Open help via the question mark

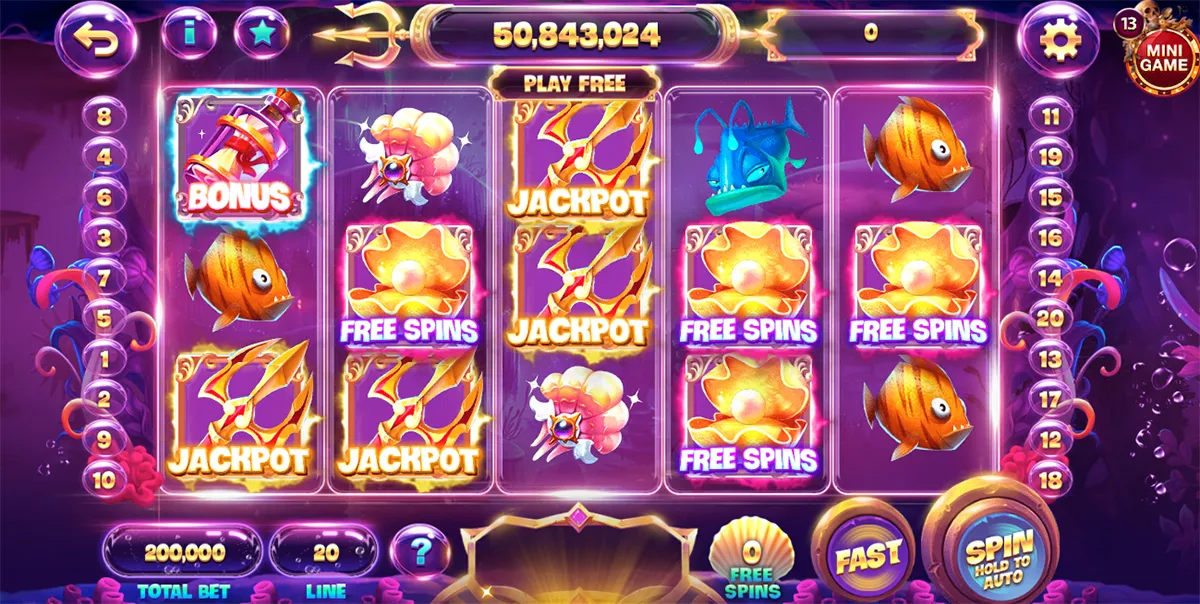420,551
